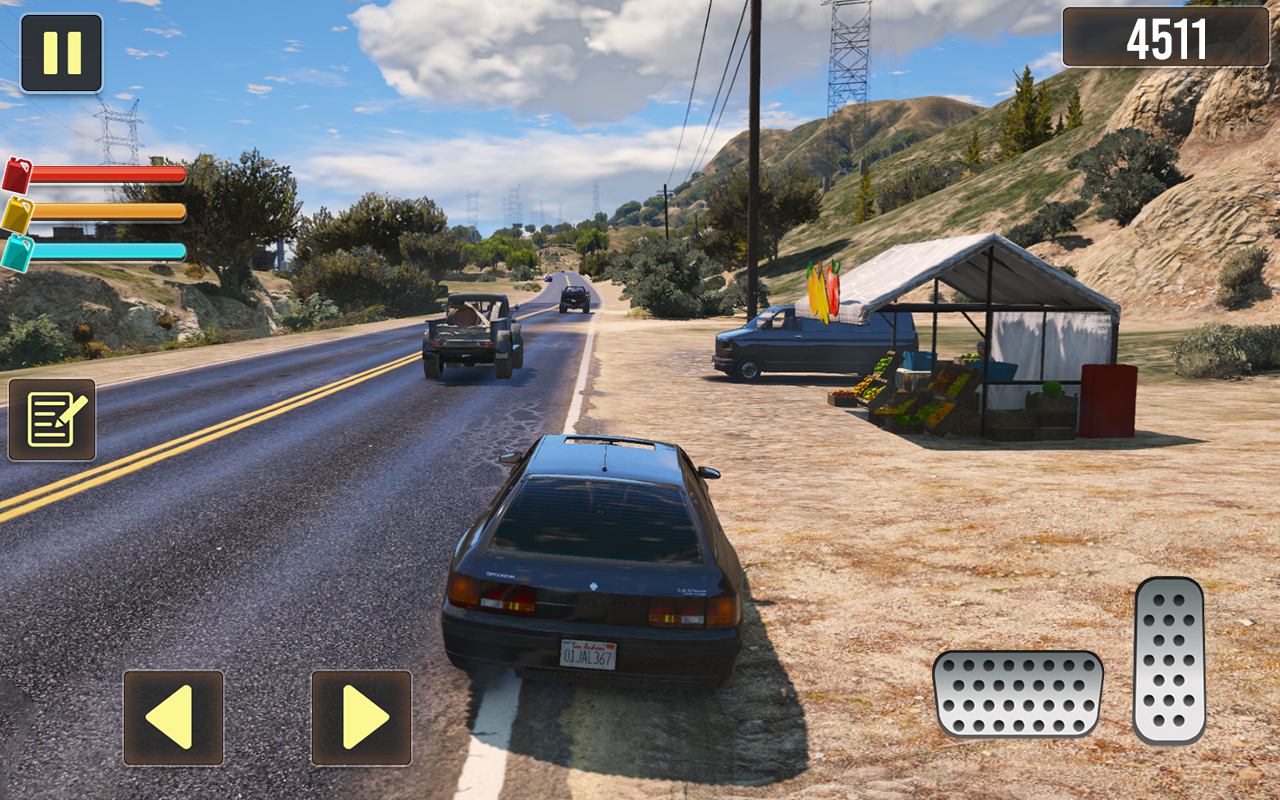Open the mission notepad panel
1280x800 pixels.
pyautogui.click(x=52, y=417)
